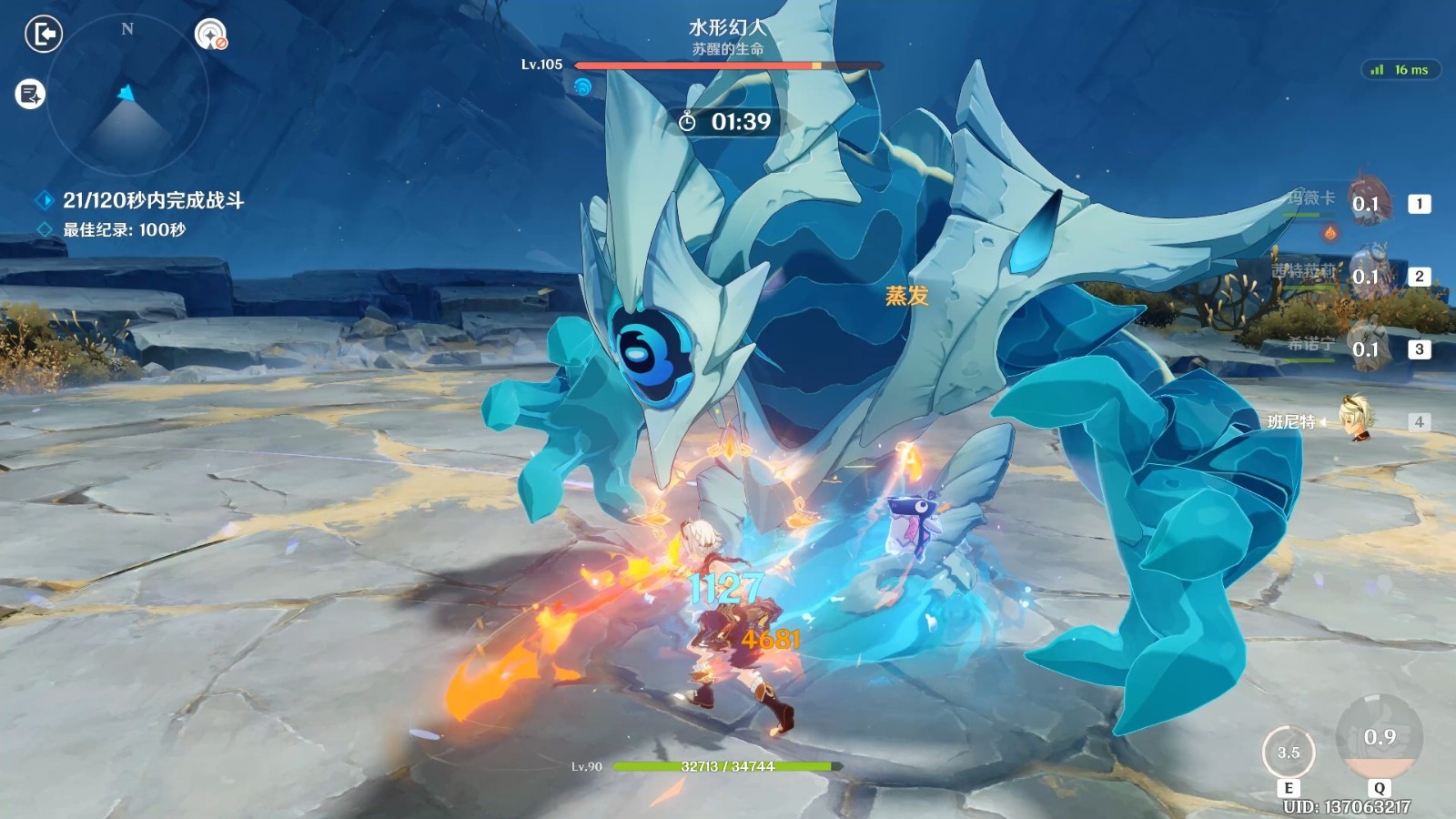Activate the elemental burst icon
1456x819 pixels.
click(x=1379, y=739)
